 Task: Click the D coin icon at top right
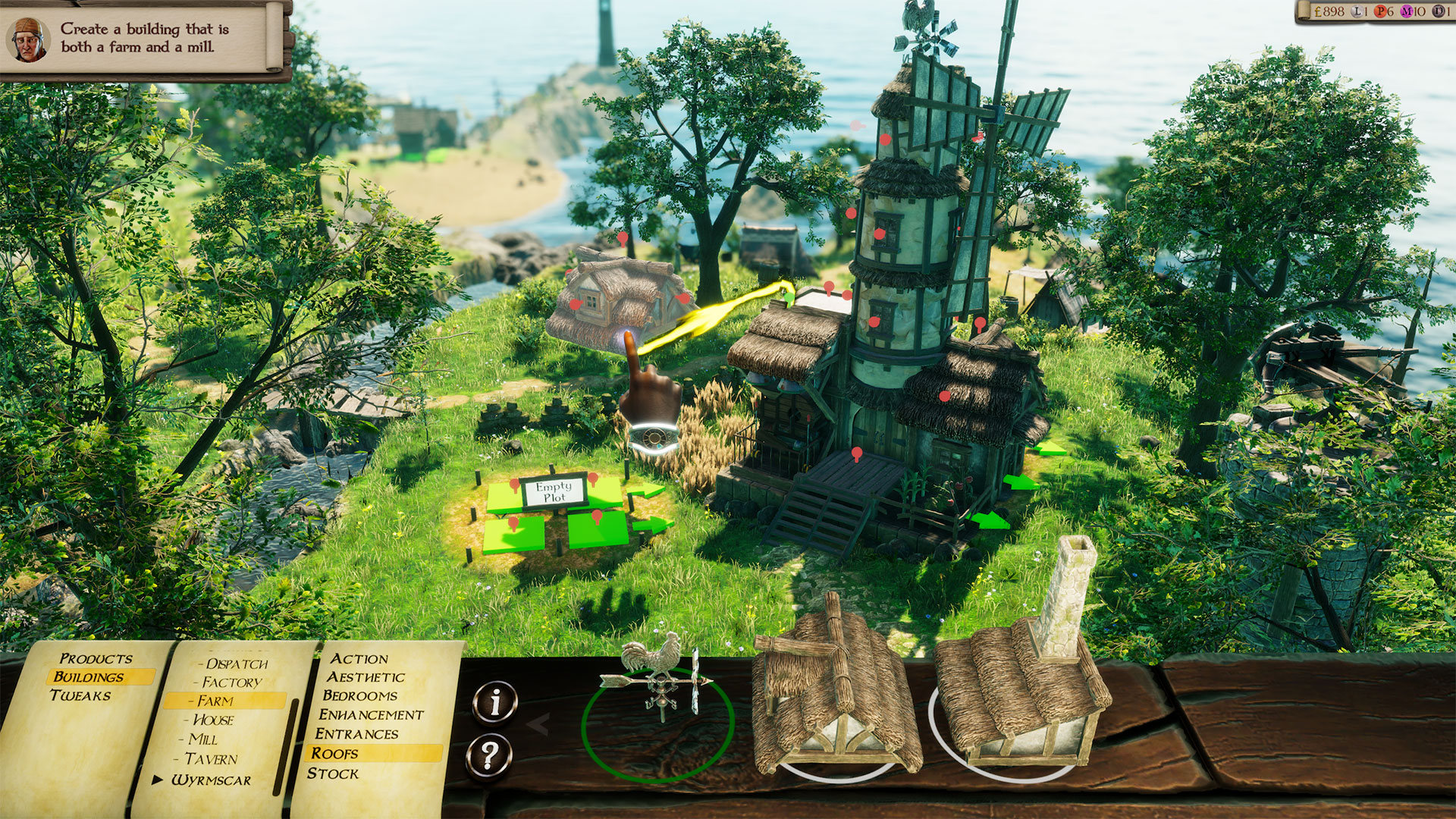(1439, 11)
